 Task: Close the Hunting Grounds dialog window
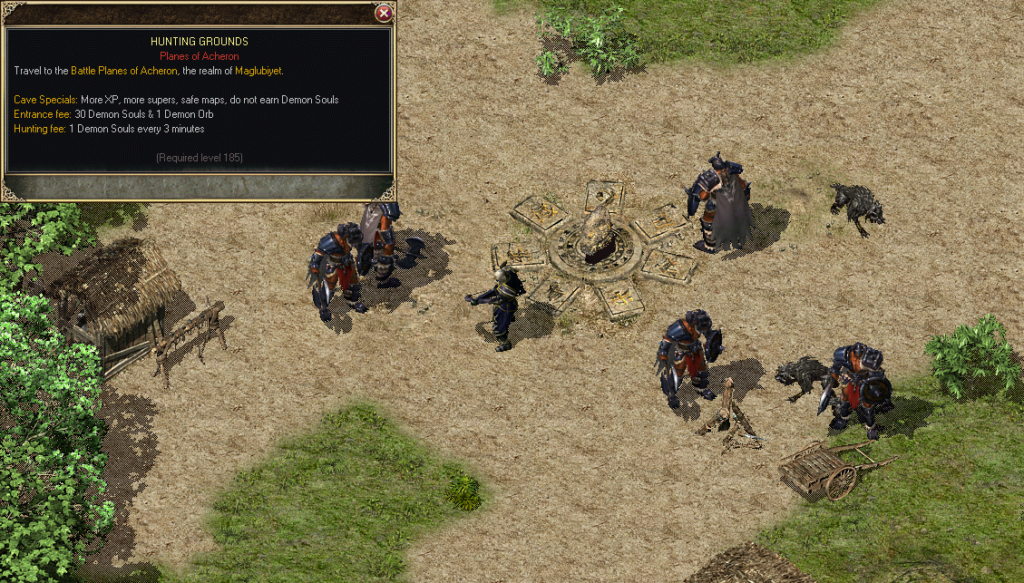[x=383, y=14]
